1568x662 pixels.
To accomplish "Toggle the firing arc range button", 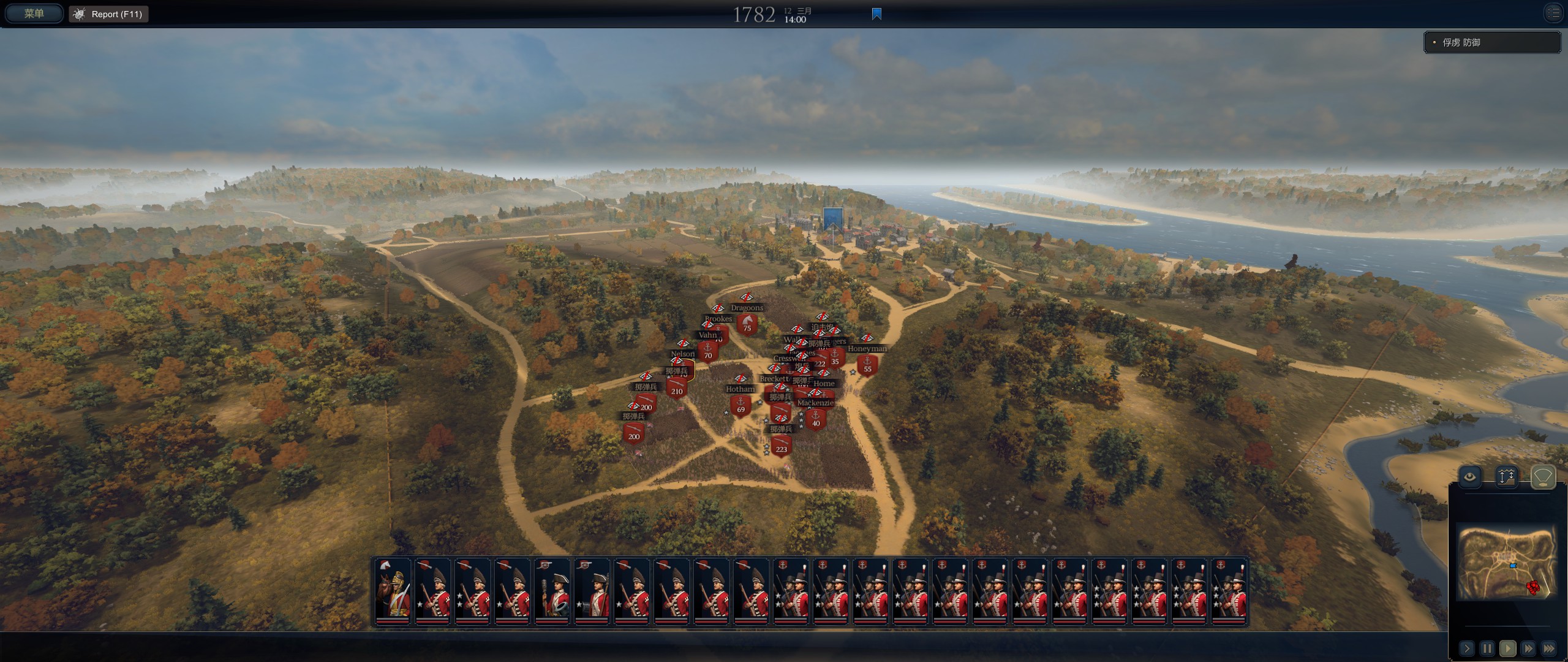I will (1543, 476).
